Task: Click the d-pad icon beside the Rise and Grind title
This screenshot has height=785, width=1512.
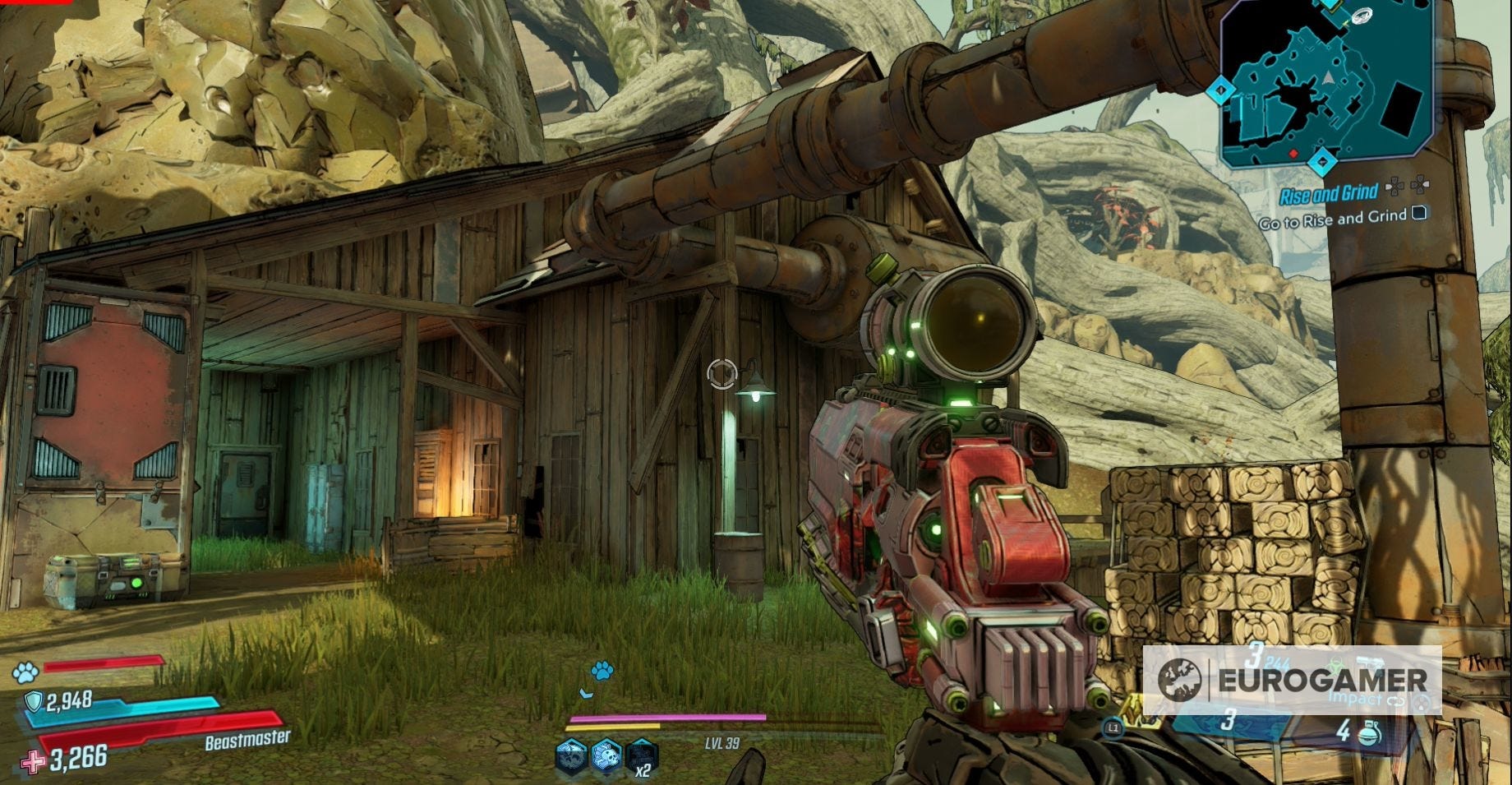Action: [x=1395, y=187]
